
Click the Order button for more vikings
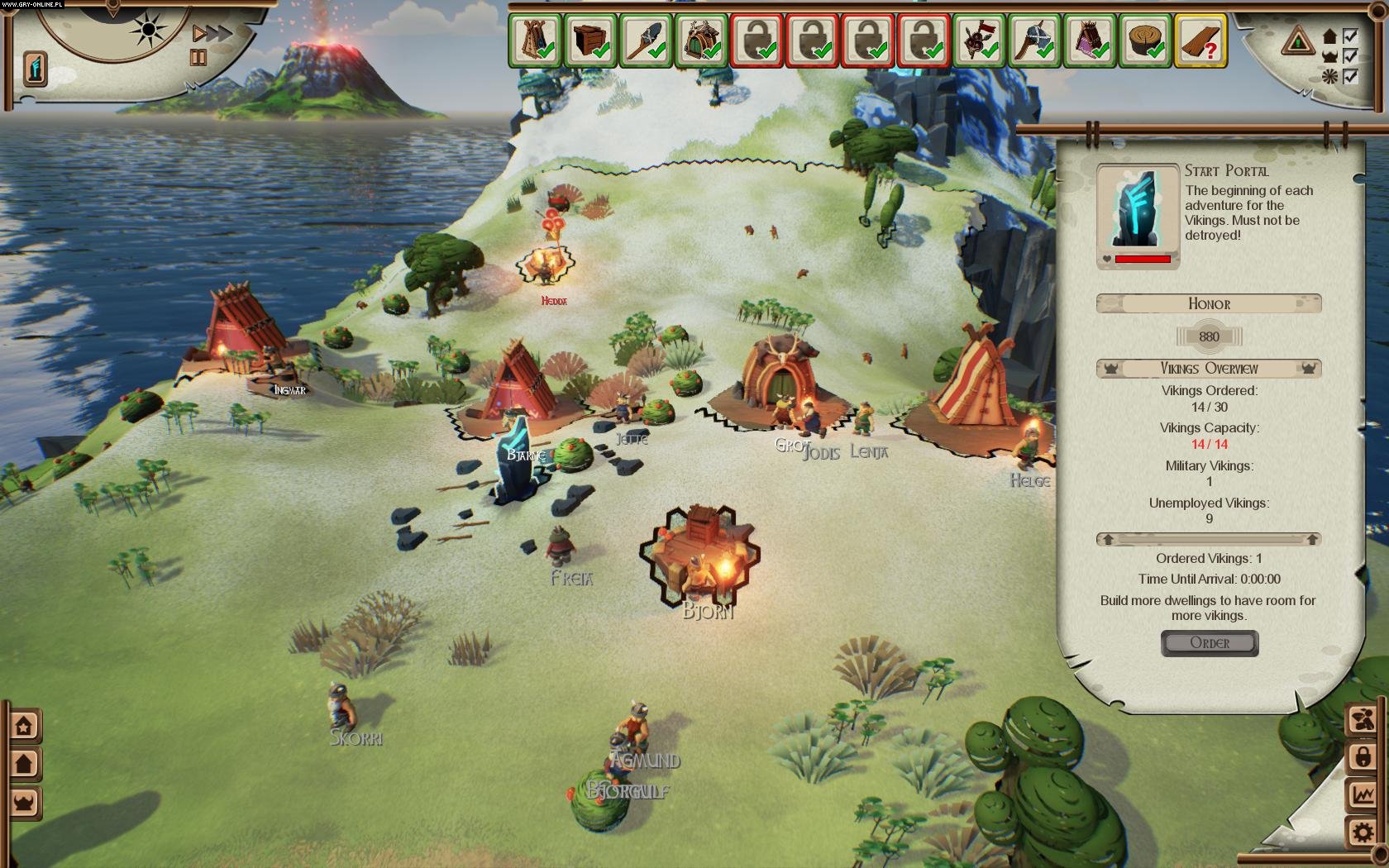(x=1209, y=643)
